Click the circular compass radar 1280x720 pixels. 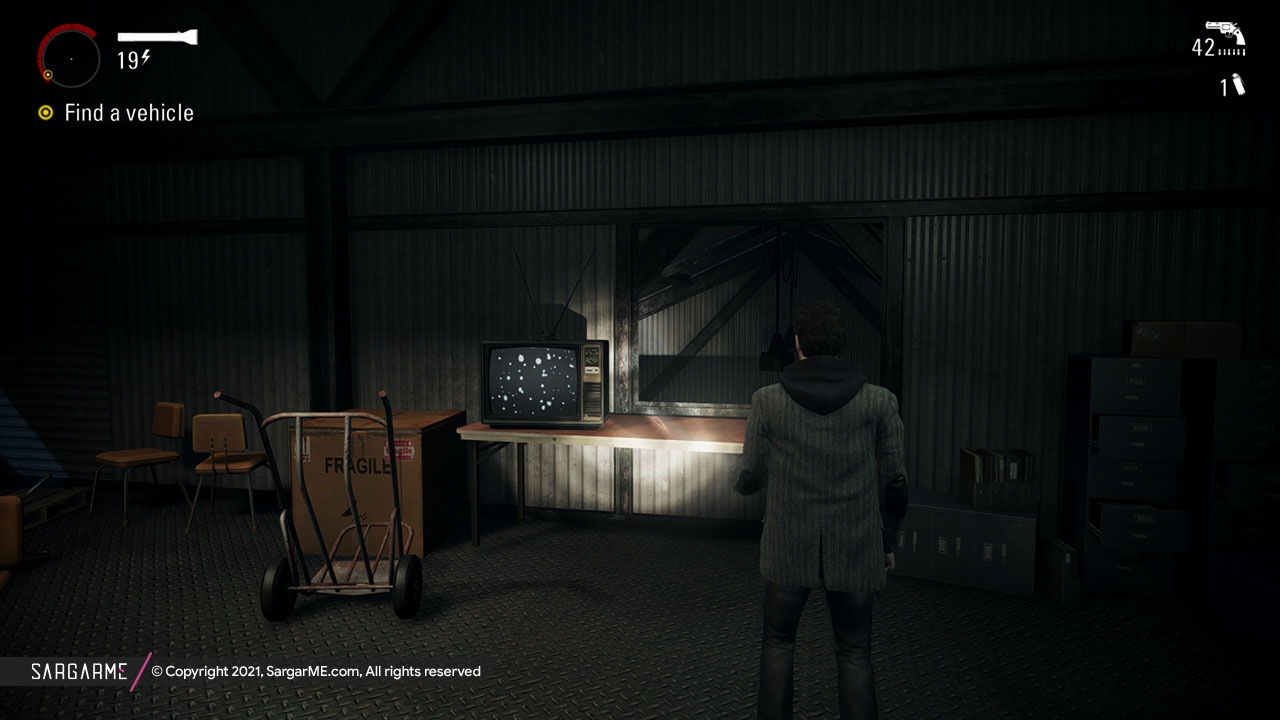[70, 58]
